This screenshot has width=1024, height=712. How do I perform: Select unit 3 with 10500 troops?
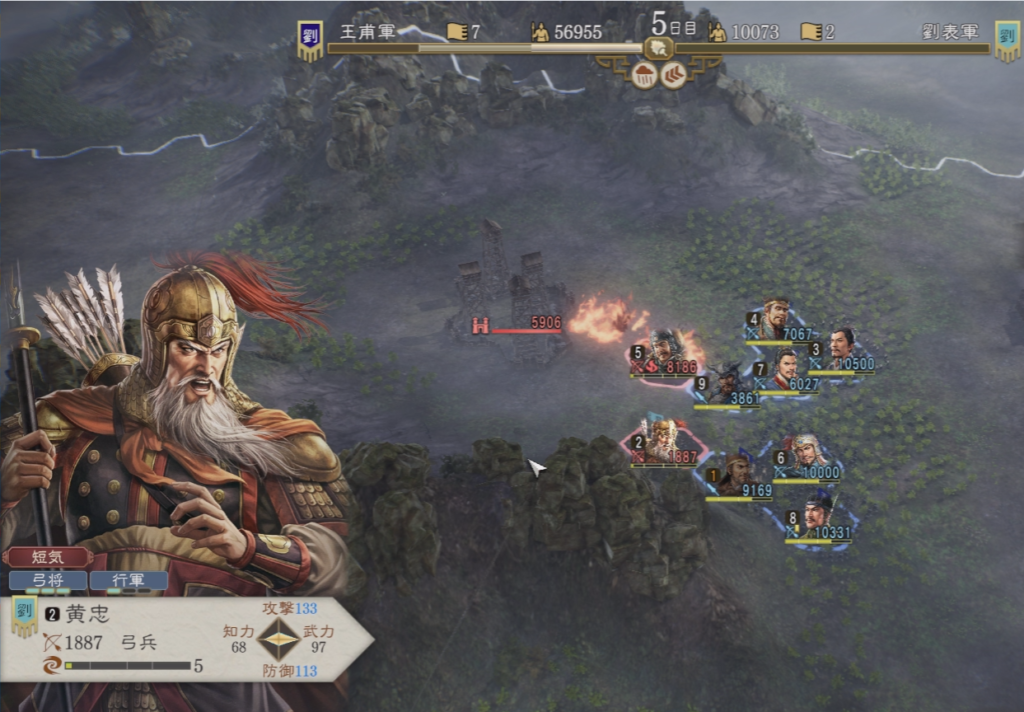tap(842, 349)
